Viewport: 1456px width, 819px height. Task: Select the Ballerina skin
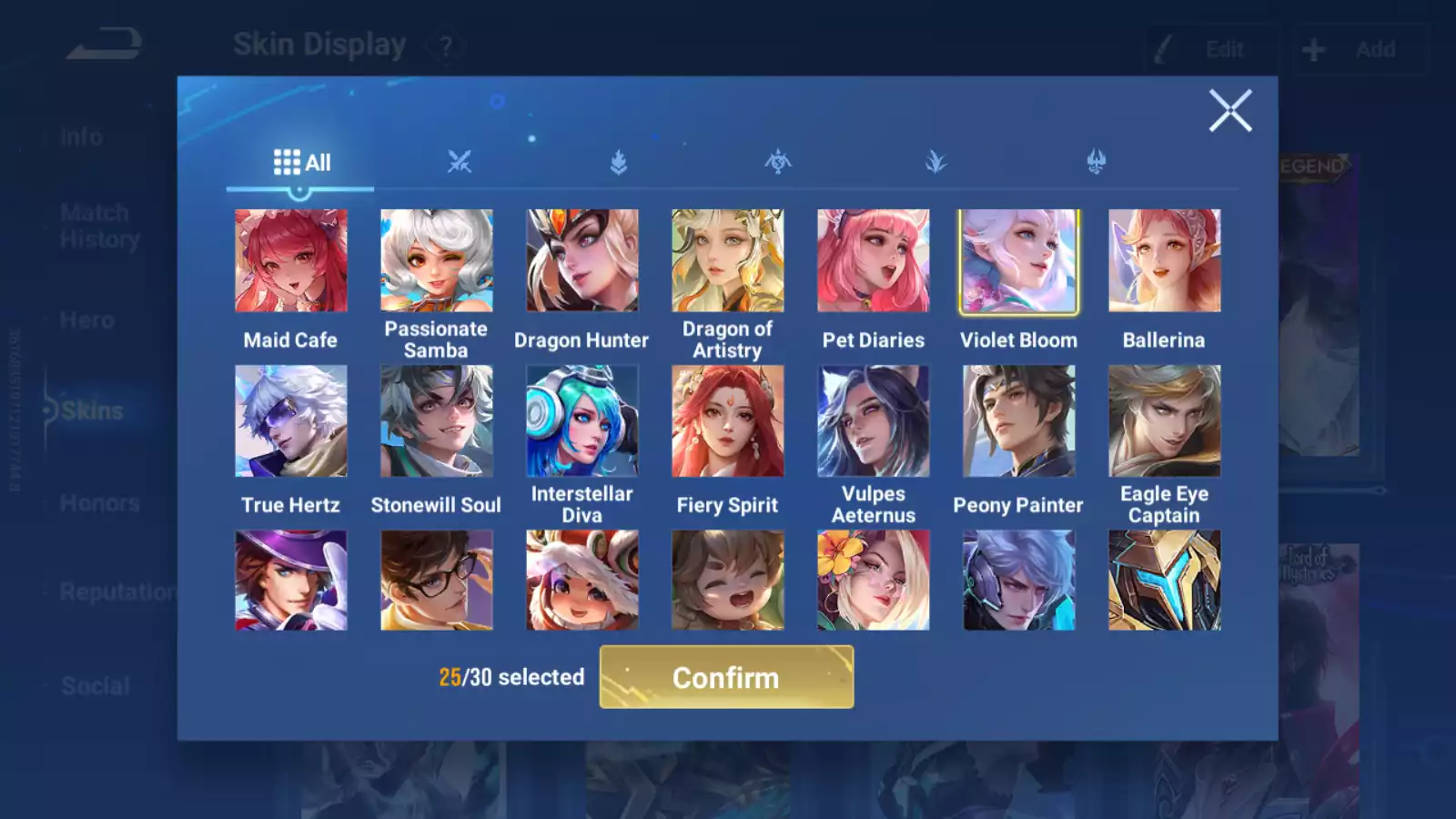click(x=1164, y=261)
